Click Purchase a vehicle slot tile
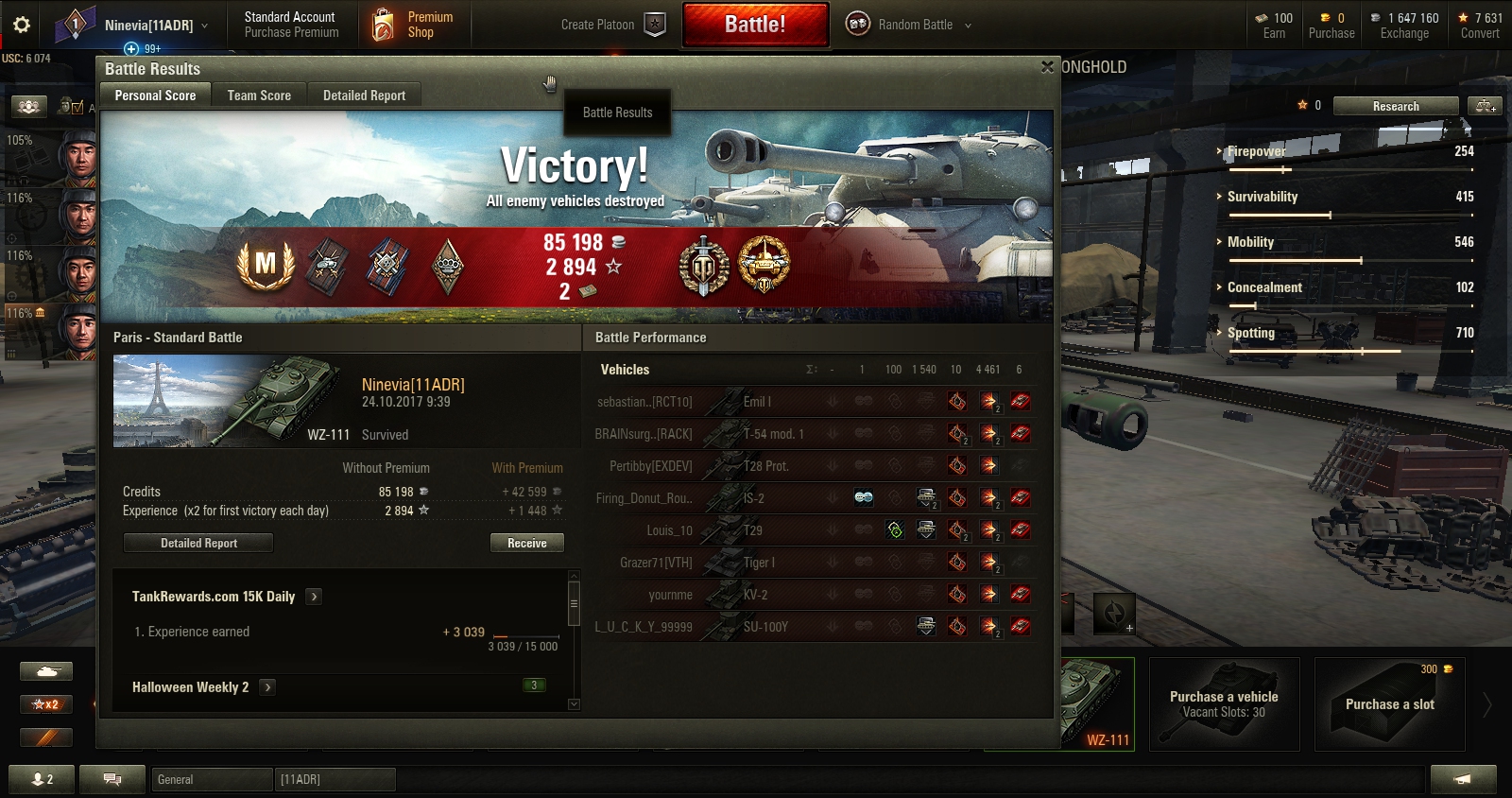 click(1224, 704)
